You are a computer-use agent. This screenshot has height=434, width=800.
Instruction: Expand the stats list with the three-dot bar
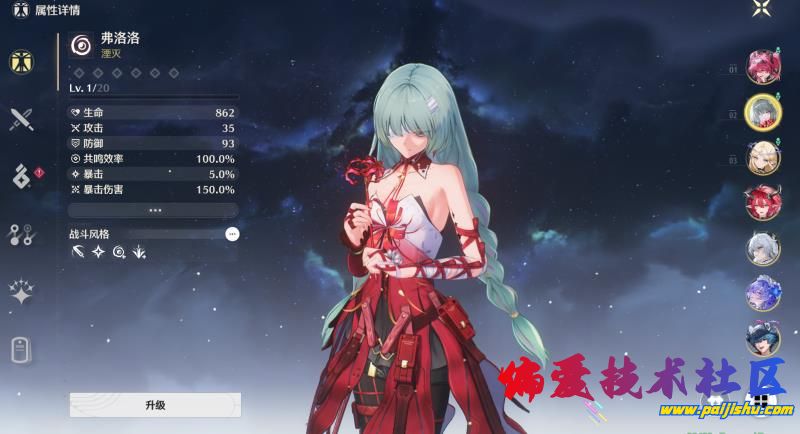[154, 211]
